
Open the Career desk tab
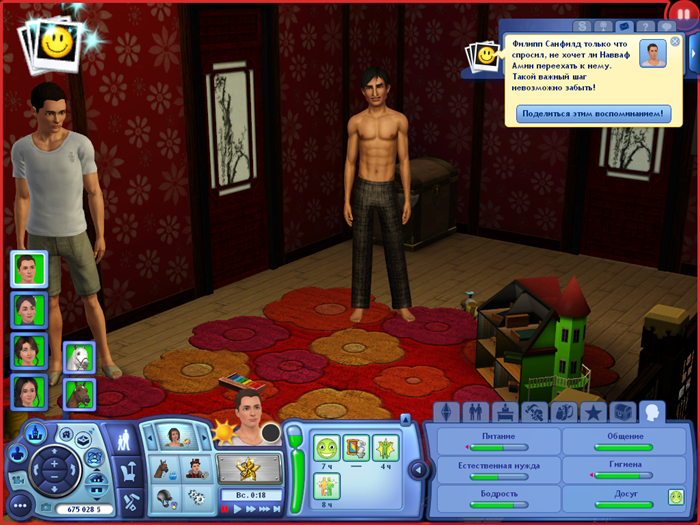click(505, 411)
